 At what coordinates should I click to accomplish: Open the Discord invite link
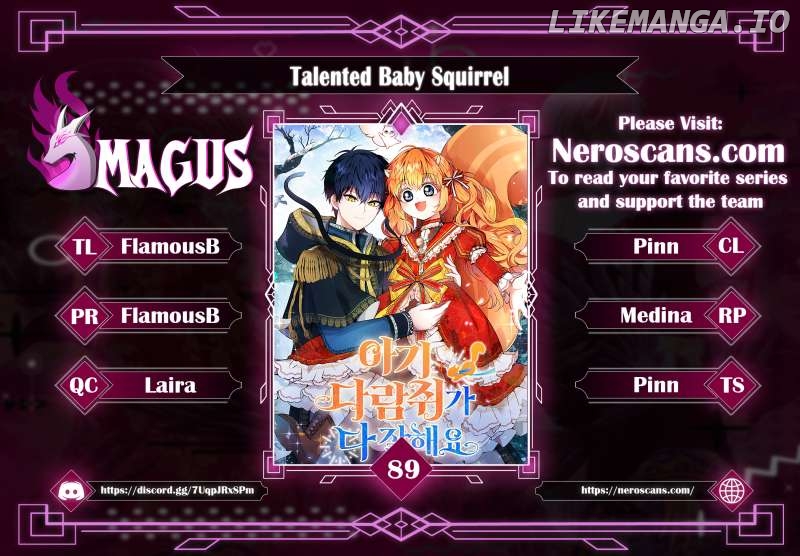[170, 491]
